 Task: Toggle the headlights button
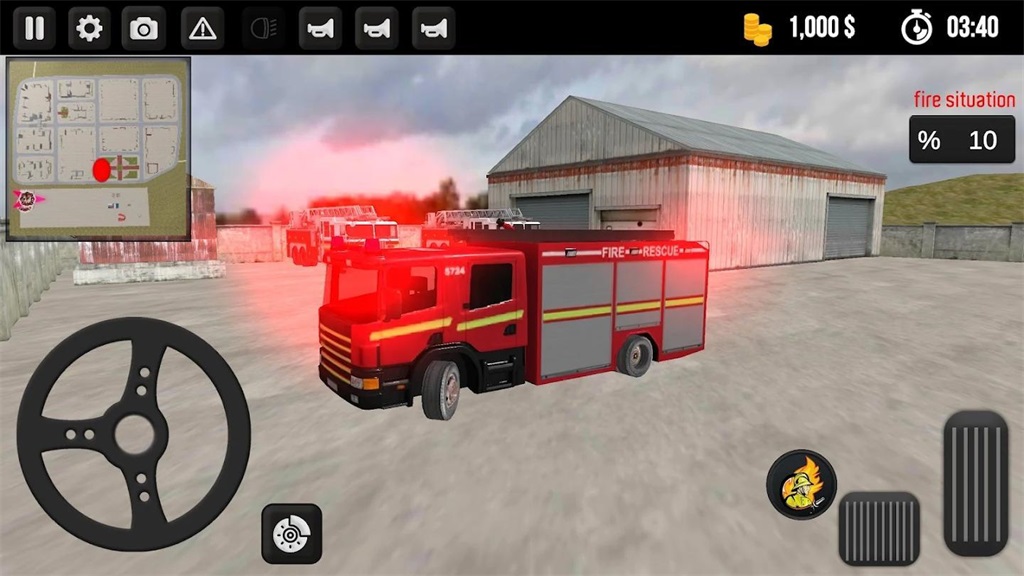263,28
